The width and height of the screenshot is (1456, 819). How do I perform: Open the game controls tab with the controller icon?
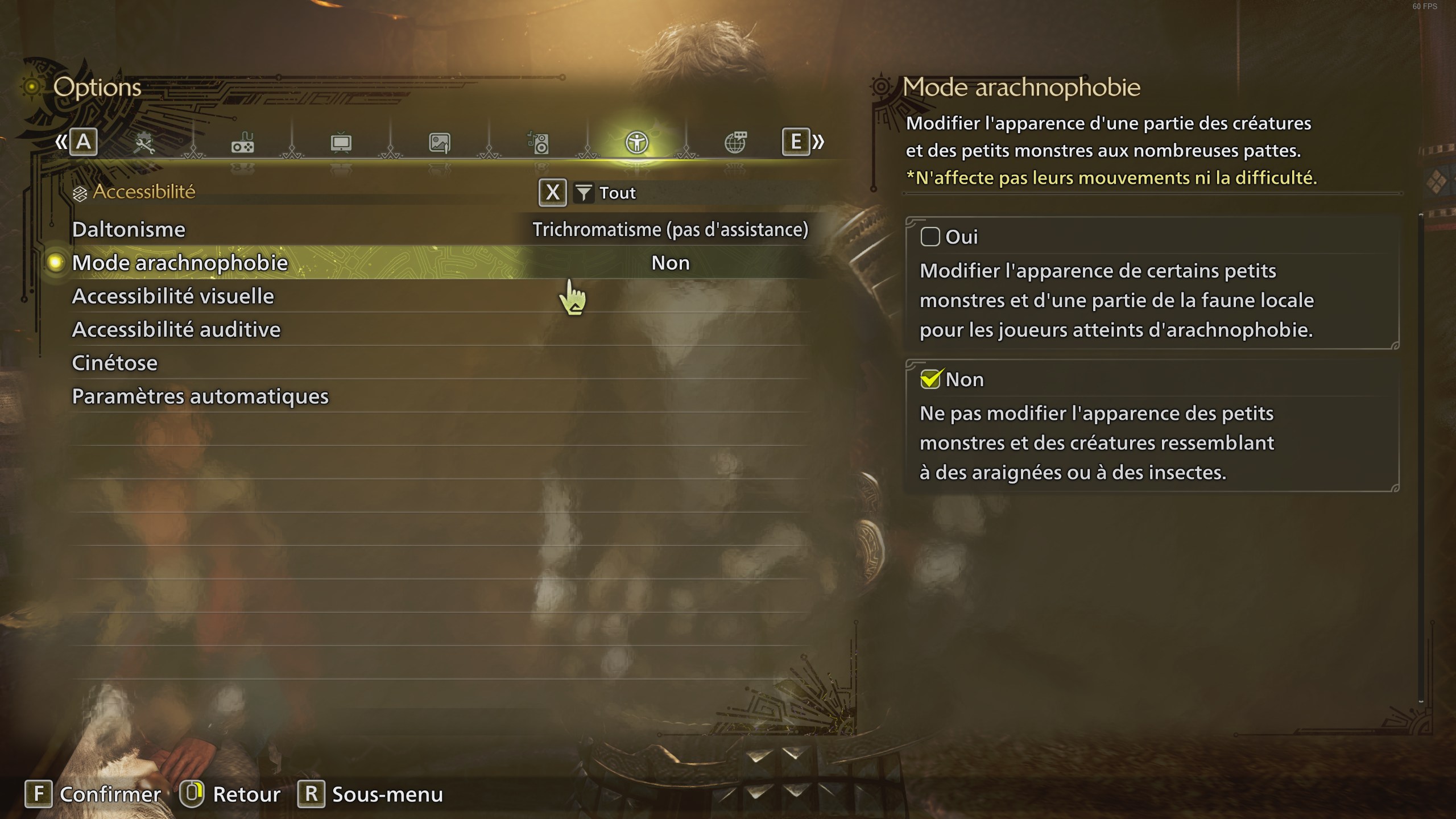[243, 143]
